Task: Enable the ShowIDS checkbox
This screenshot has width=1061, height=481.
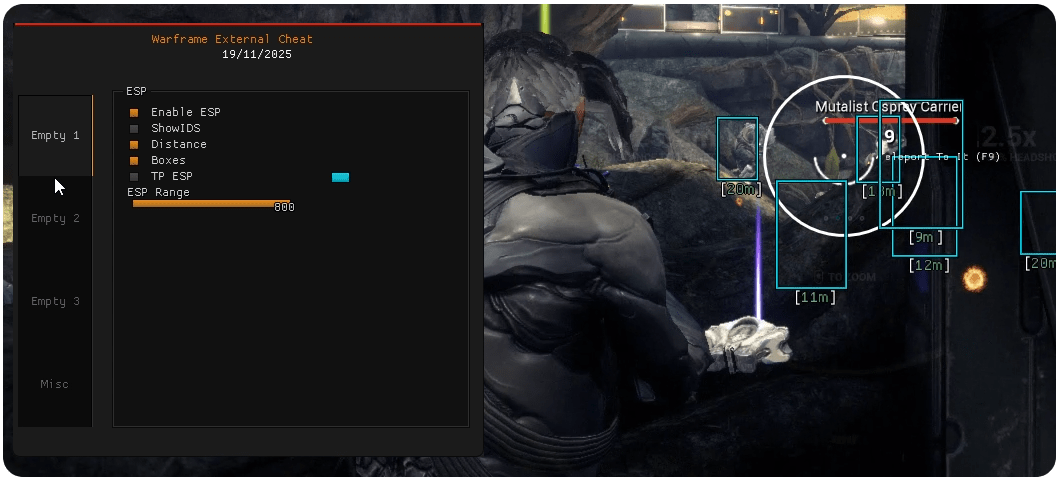Action: click(134, 128)
